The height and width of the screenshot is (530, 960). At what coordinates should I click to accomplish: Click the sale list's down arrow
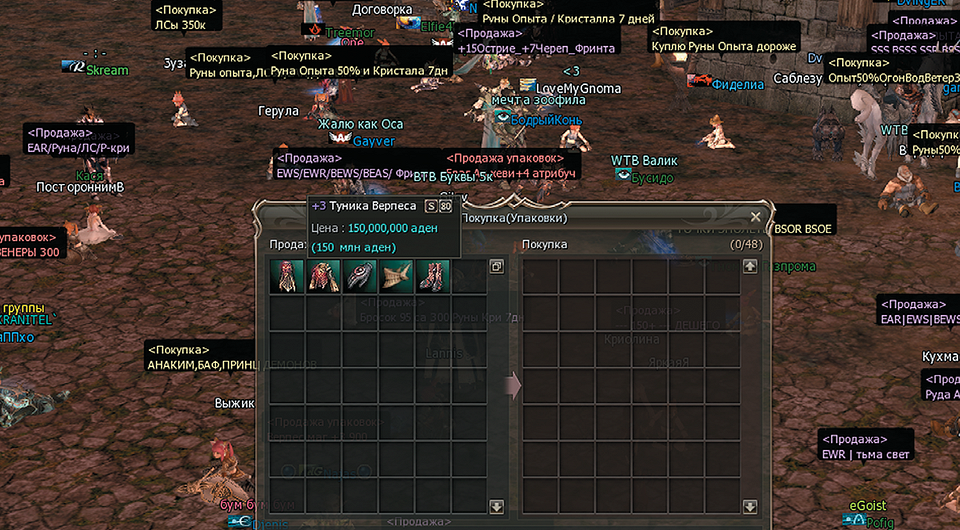pyautogui.click(x=497, y=508)
